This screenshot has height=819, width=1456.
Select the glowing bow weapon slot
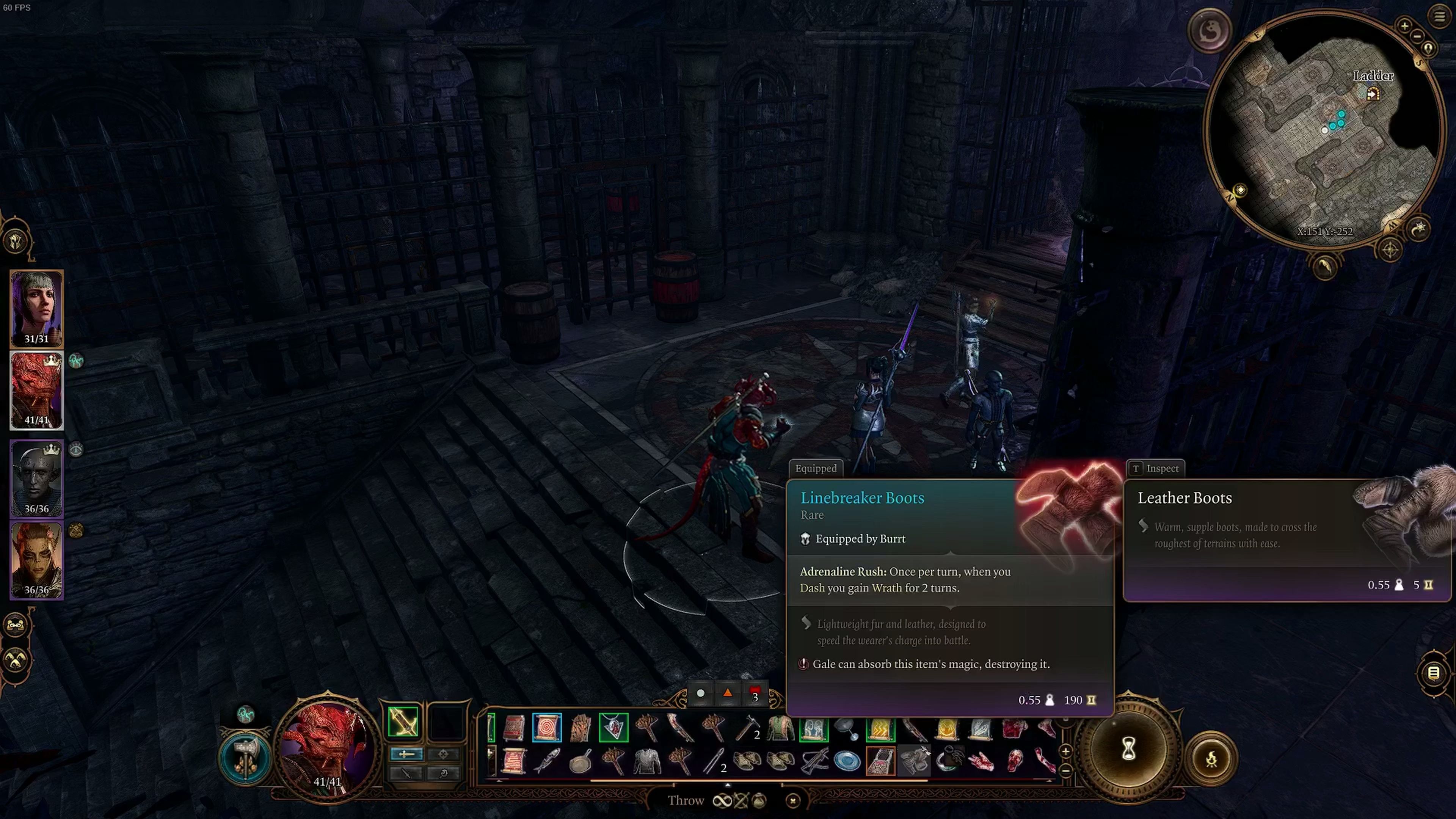coord(403,722)
